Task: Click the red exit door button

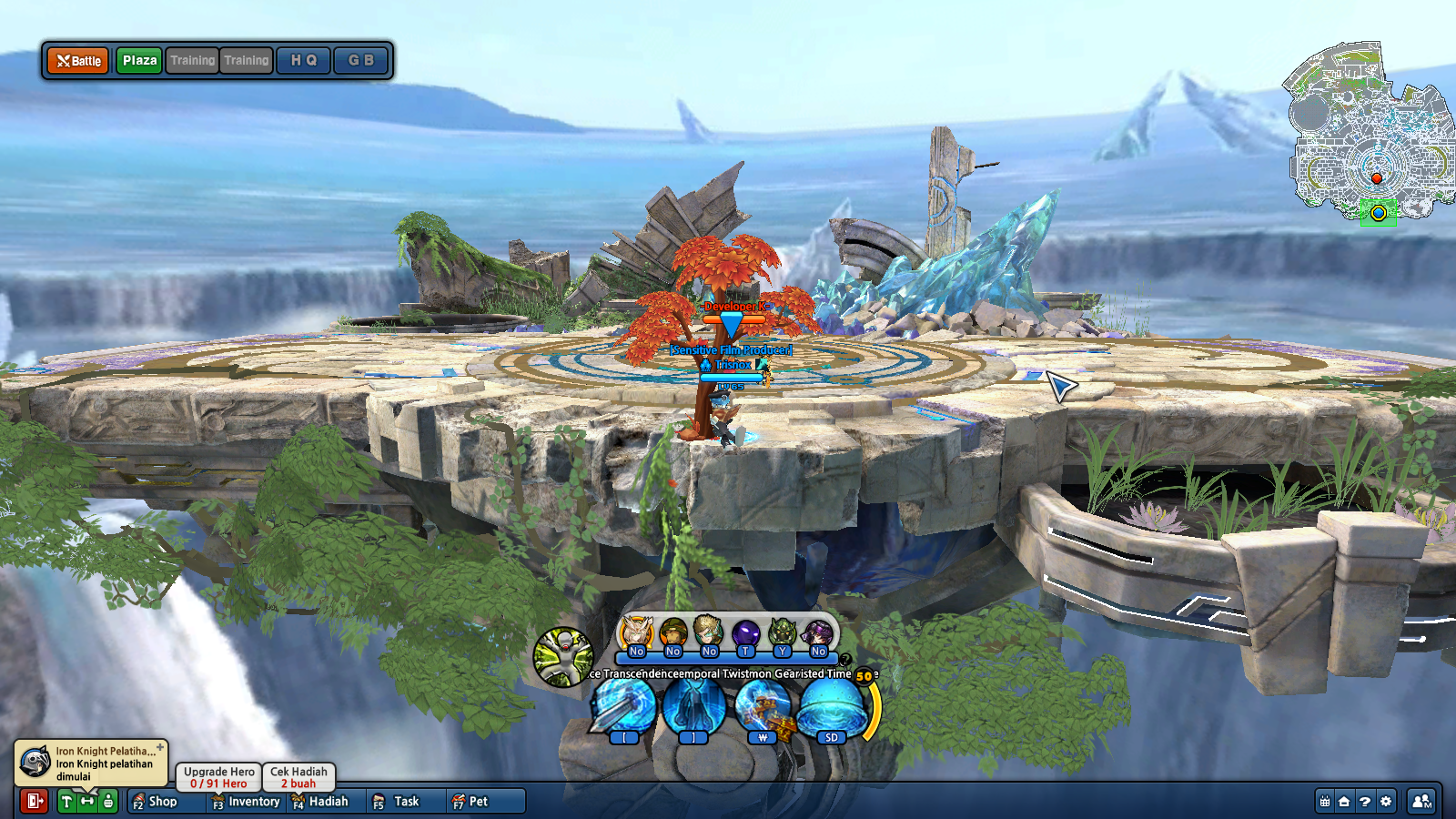Action: tap(35, 801)
